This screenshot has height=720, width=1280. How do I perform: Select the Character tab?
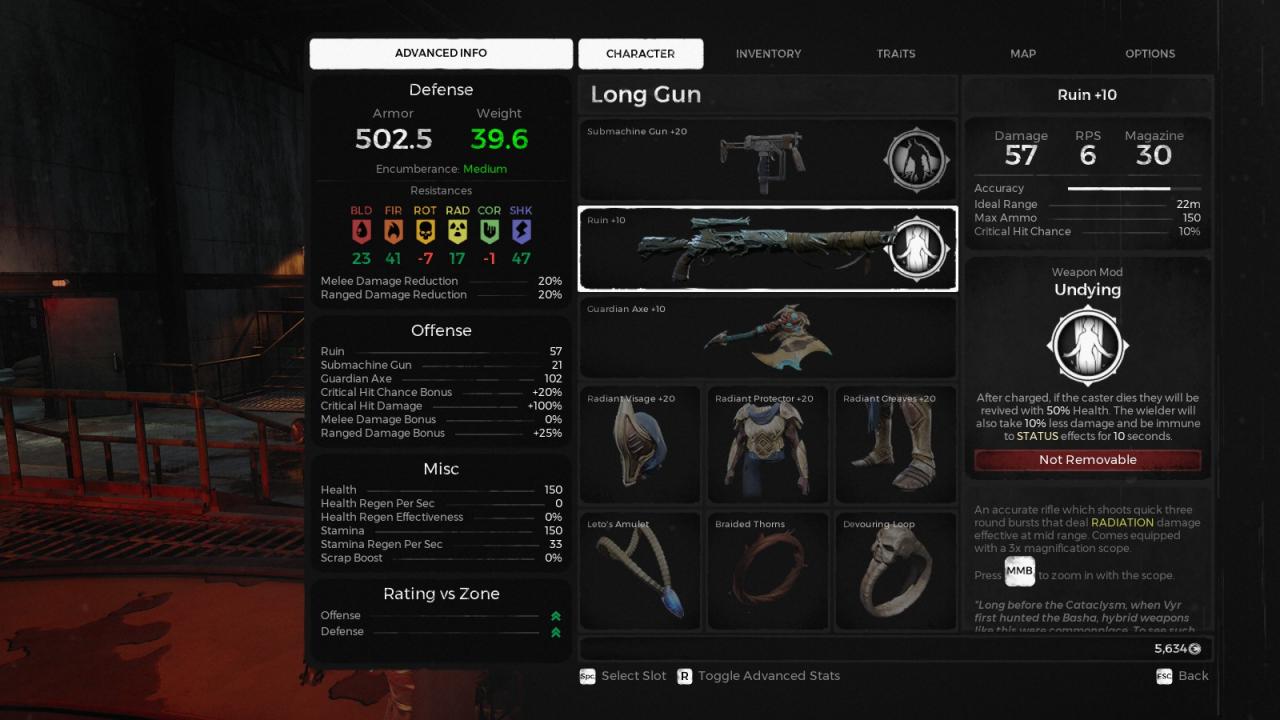coord(640,54)
